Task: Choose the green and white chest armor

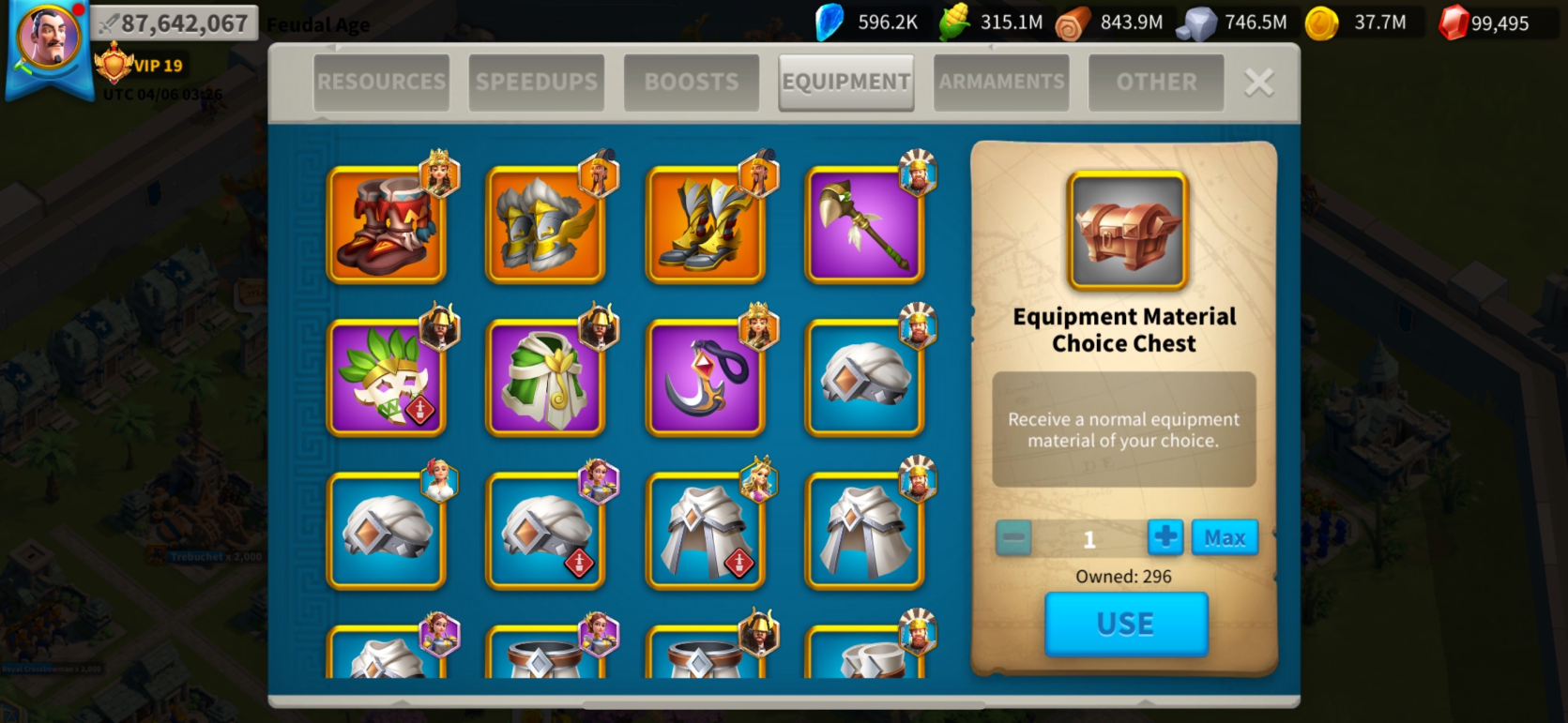Action: coord(545,378)
